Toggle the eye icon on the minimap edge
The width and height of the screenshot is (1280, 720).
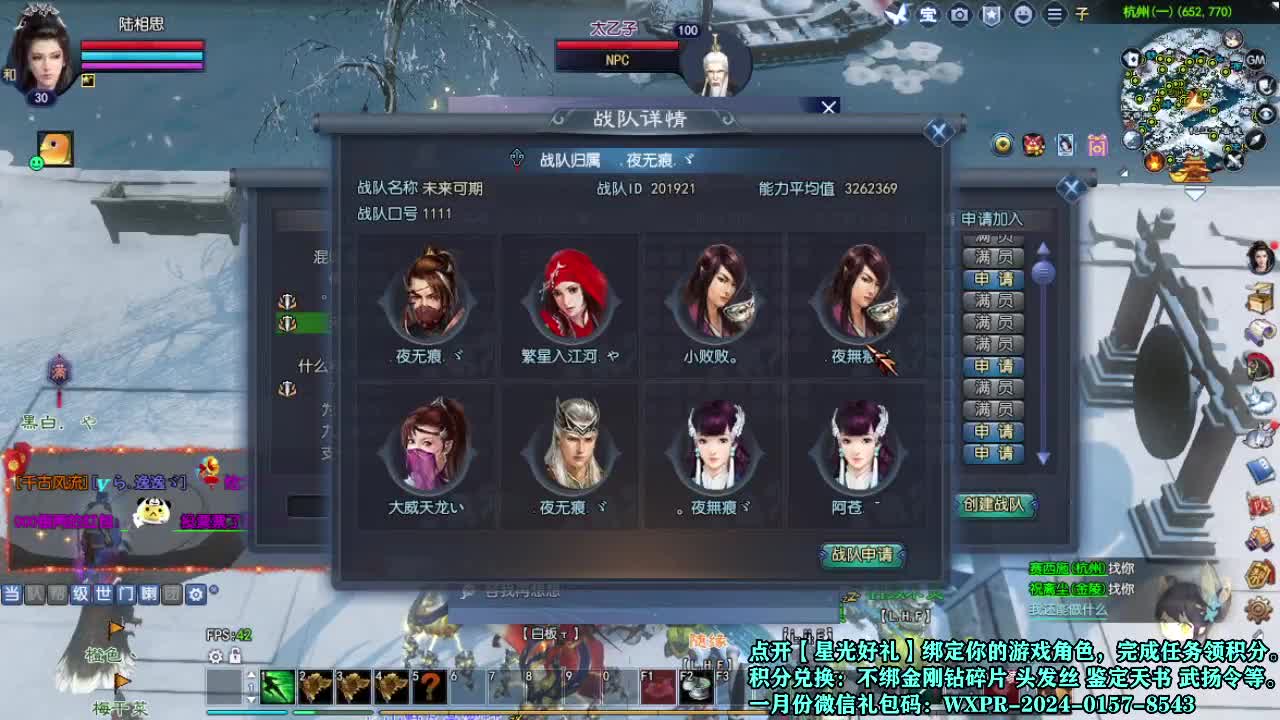[x=1265, y=114]
